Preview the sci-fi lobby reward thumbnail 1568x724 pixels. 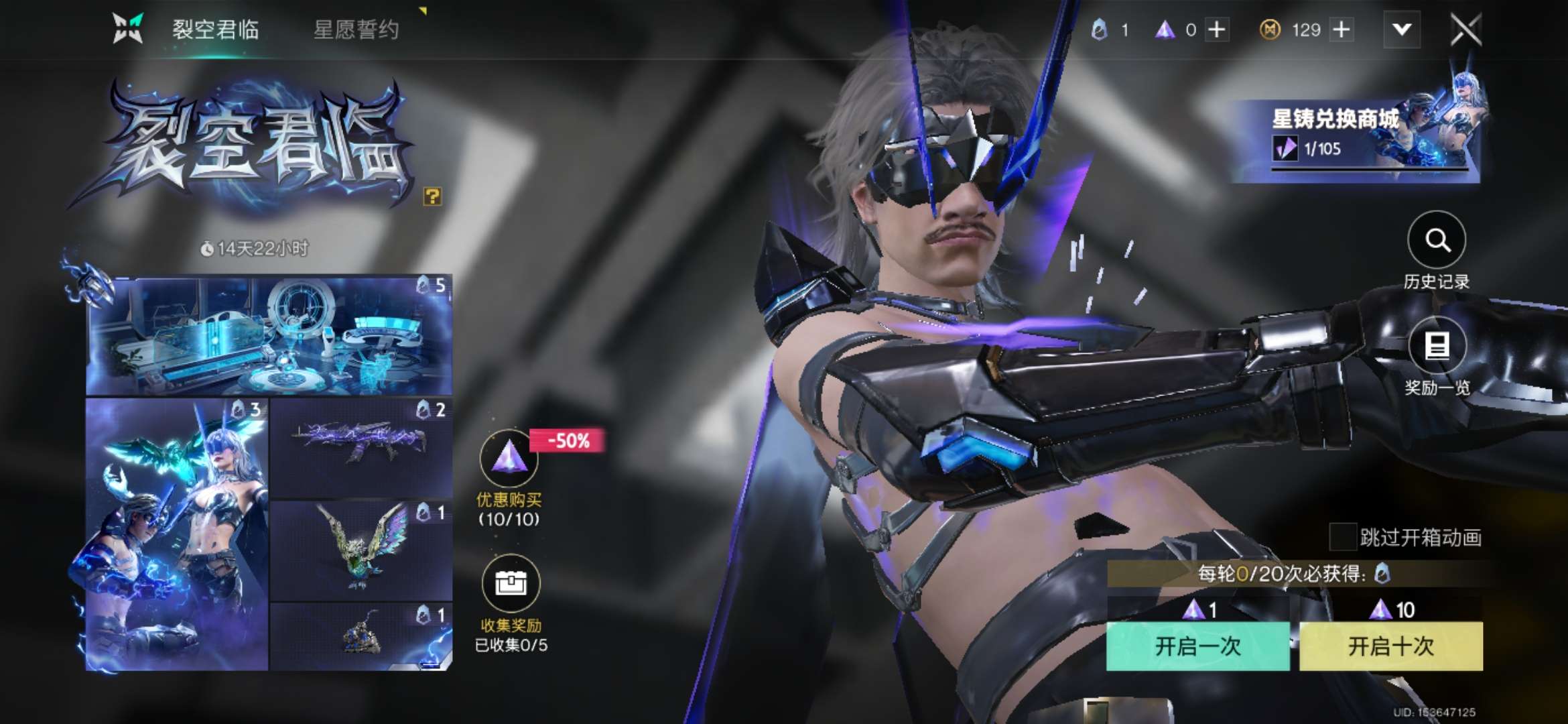pyautogui.click(x=269, y=335)
